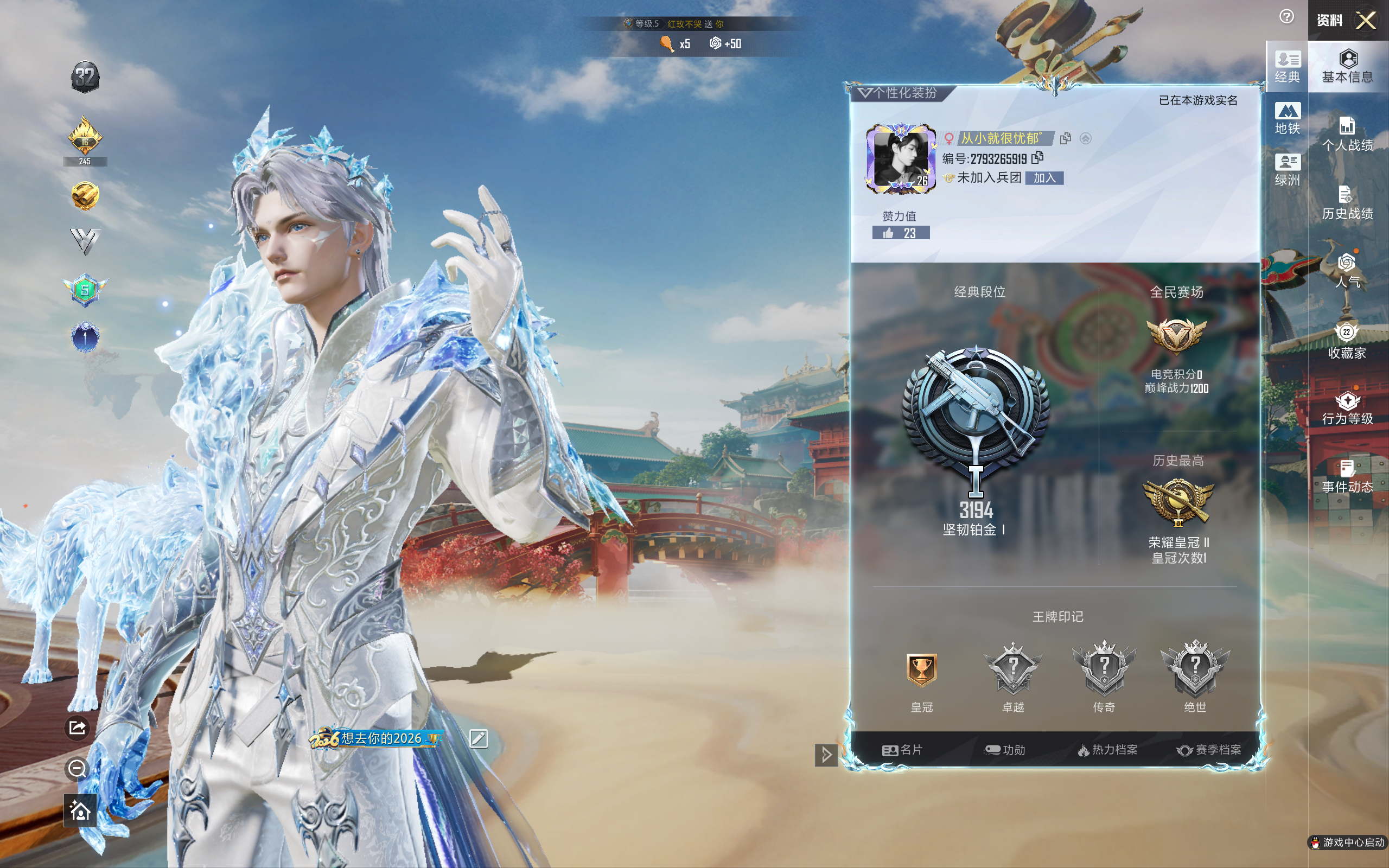Click the help question mark icon
Viewport: 1389px width, 868px height.
[1286, 17]
